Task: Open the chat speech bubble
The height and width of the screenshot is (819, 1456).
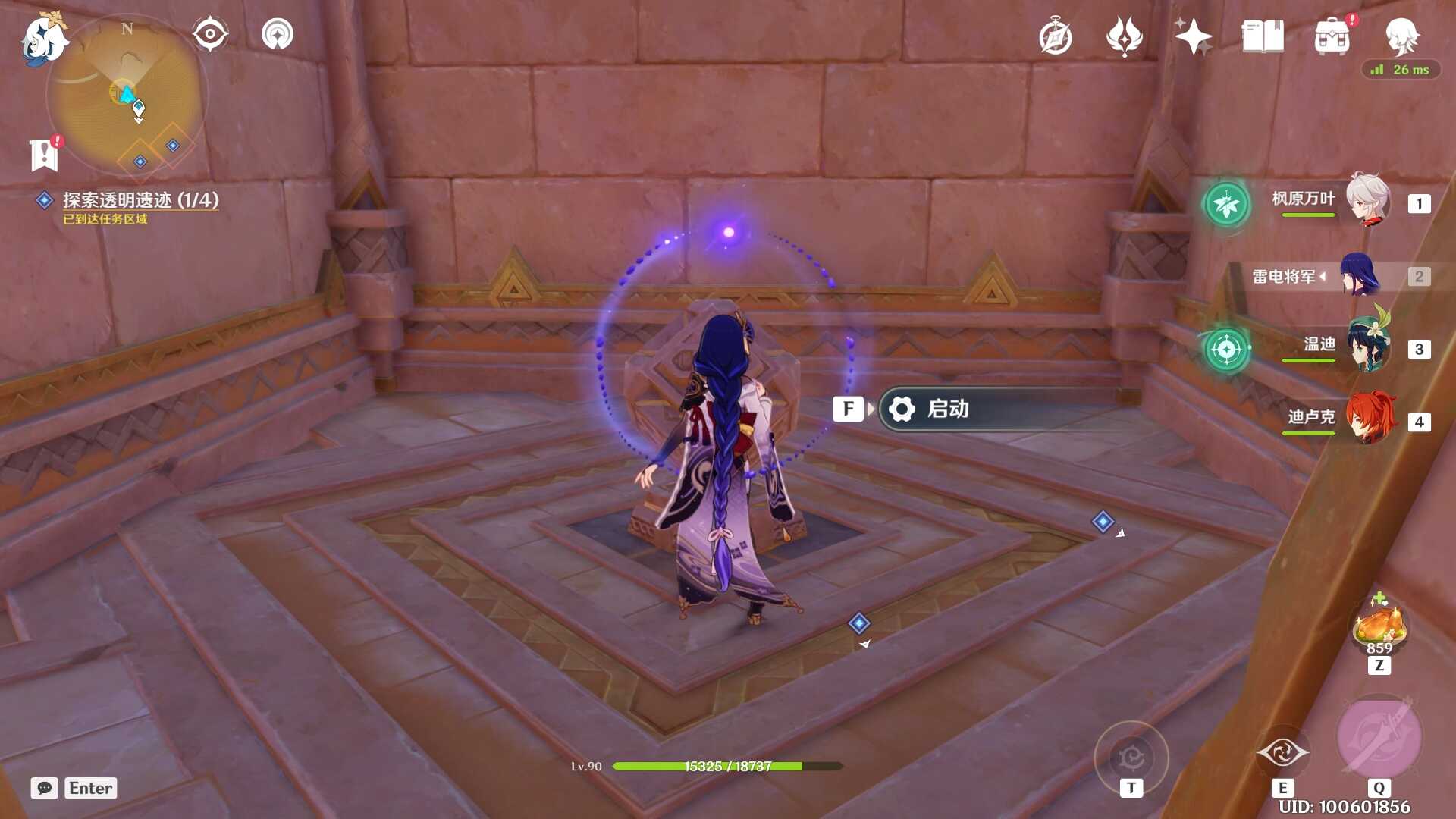Action: coord(45,788)
